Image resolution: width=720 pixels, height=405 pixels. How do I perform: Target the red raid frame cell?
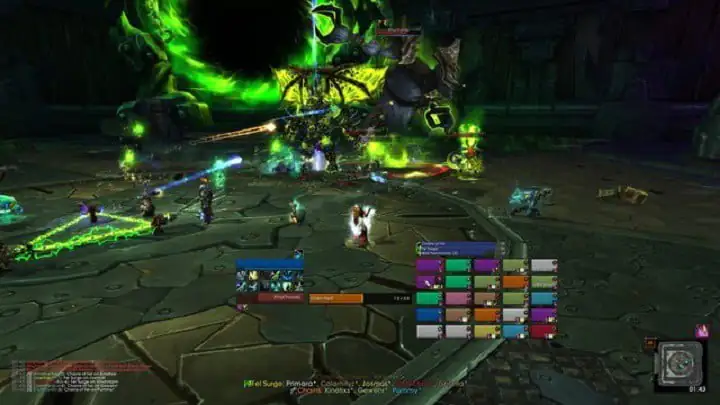tap(543, 330)
